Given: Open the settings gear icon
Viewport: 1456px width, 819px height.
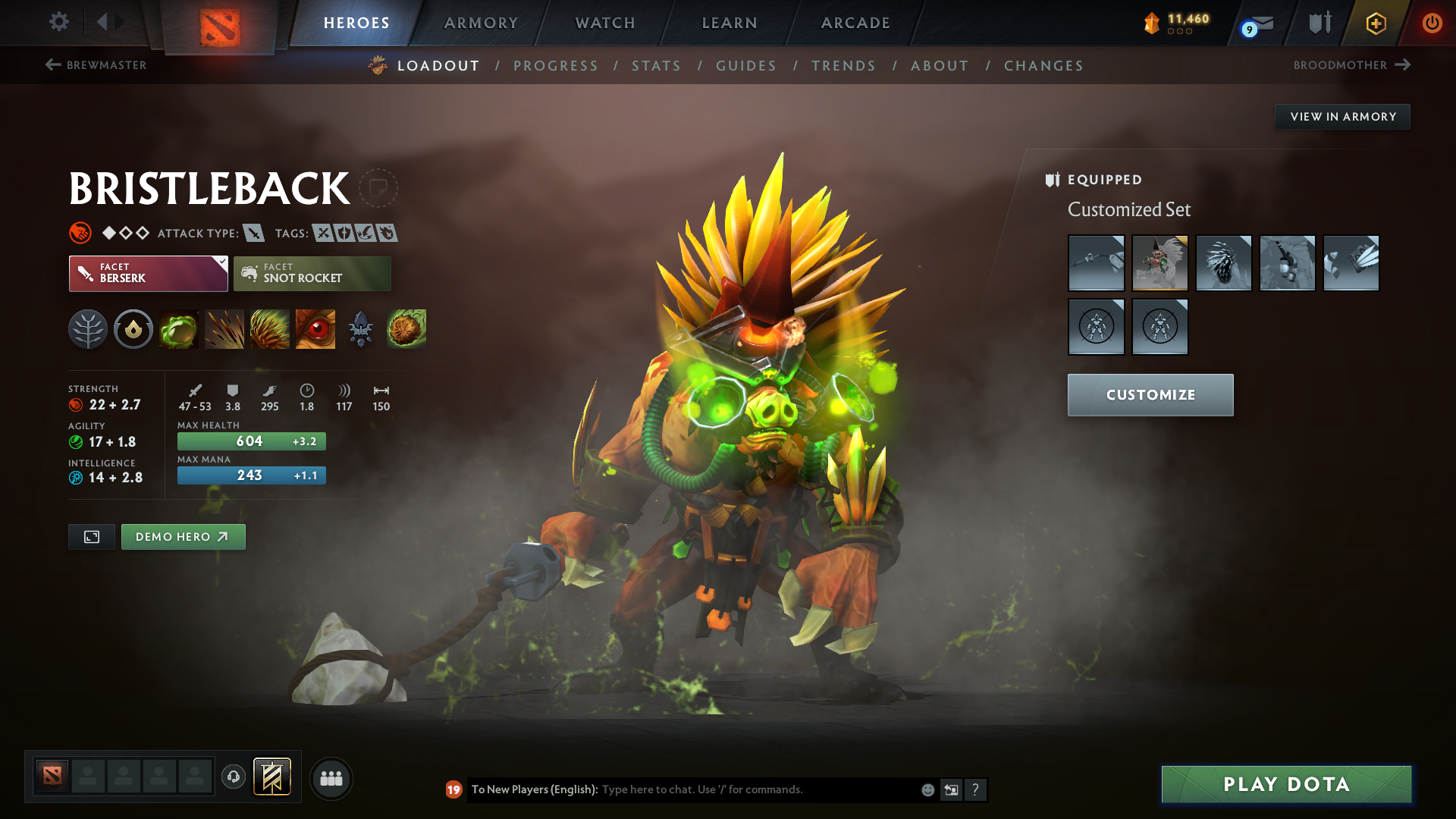Looking at the screenshot, I should 58,23.
